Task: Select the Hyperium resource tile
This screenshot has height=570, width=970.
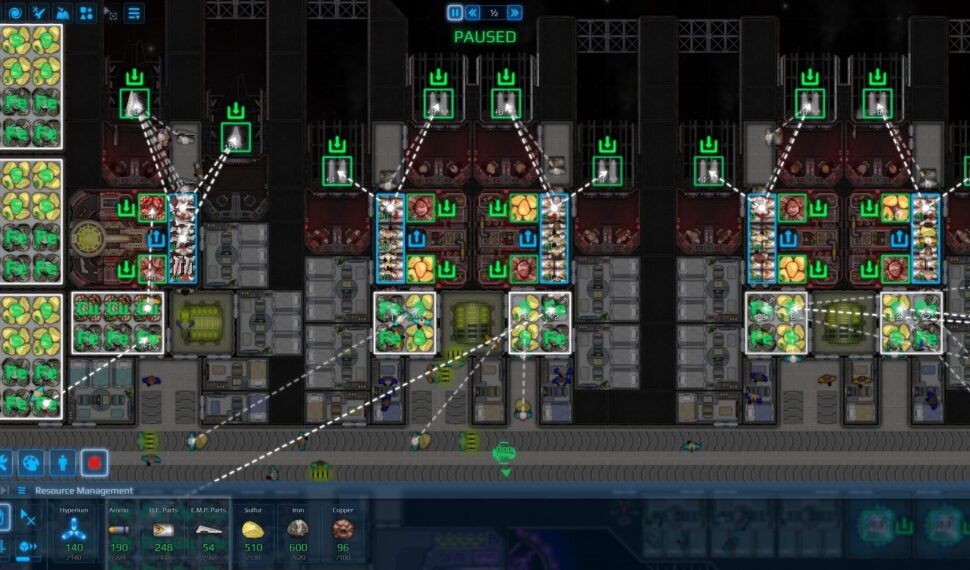Action: [x=74, y=533]
